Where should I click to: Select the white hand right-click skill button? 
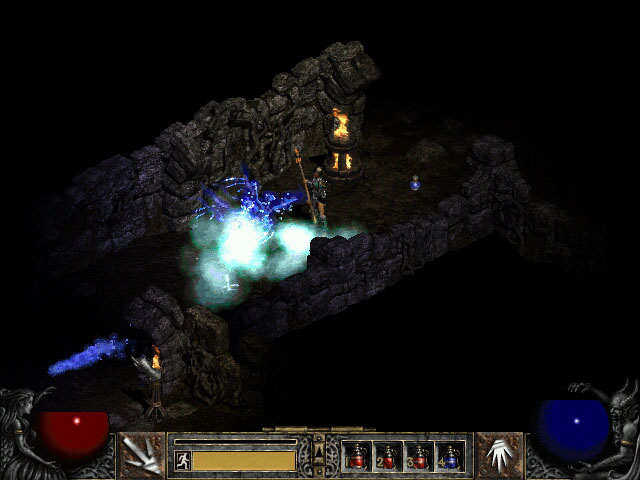(x=499, y=456)
